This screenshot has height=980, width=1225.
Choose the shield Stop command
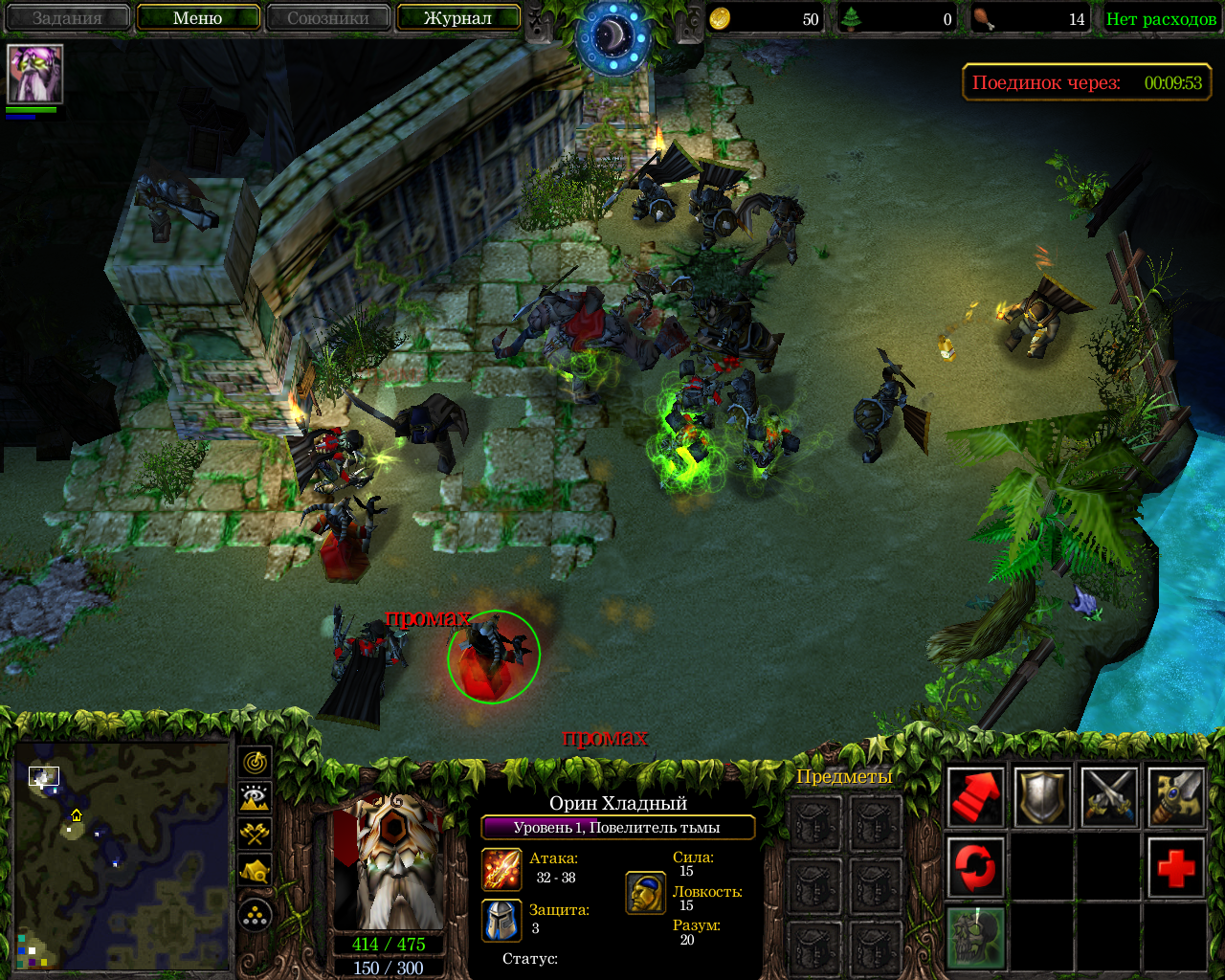point(1042,796)
